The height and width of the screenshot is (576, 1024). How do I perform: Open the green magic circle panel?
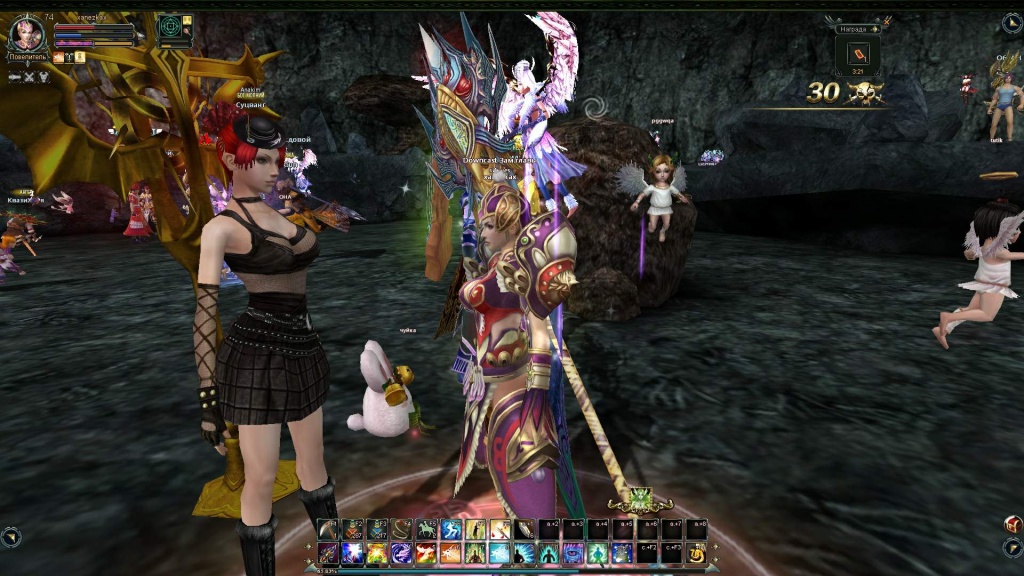click(x=170, y=26)
